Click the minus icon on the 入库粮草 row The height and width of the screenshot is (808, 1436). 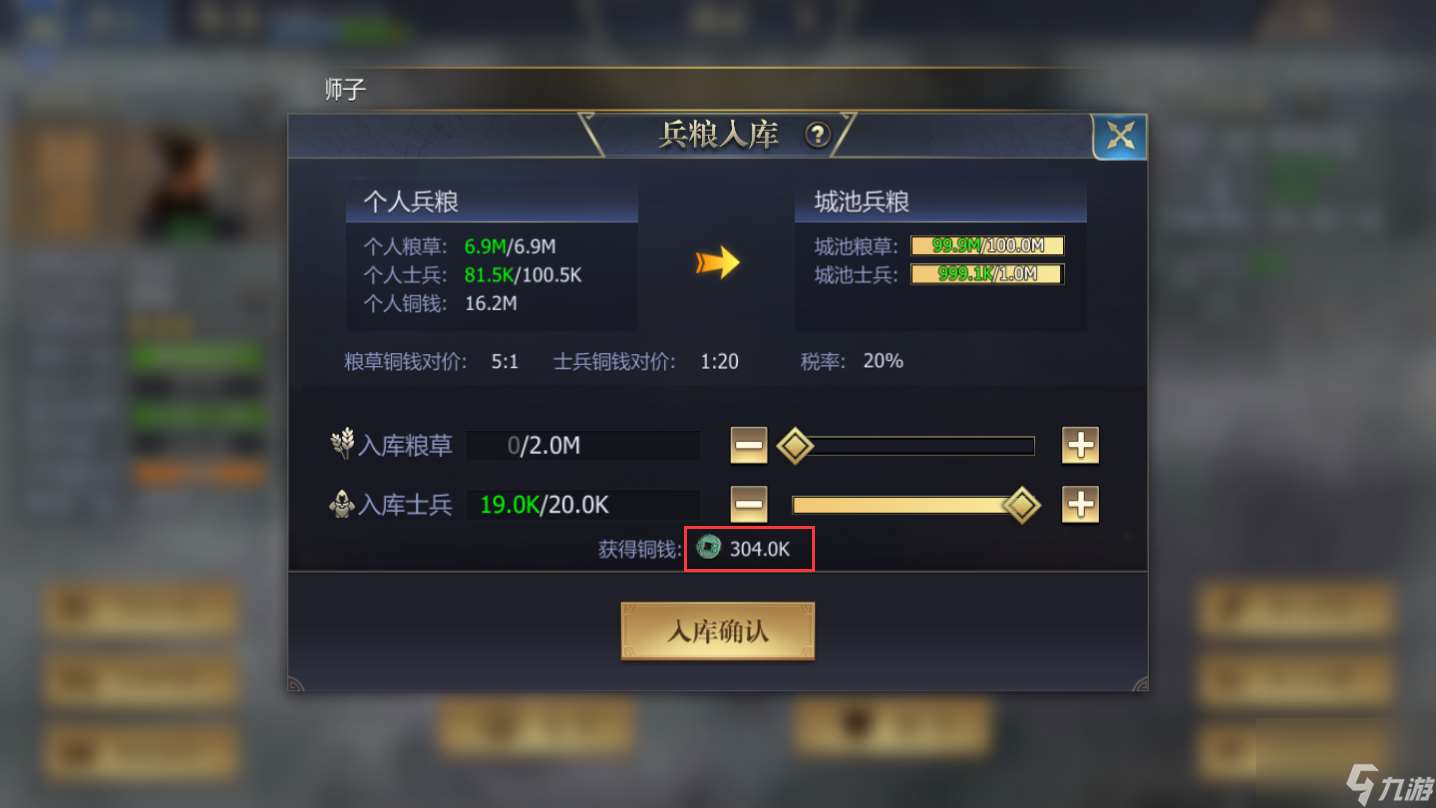748,445
